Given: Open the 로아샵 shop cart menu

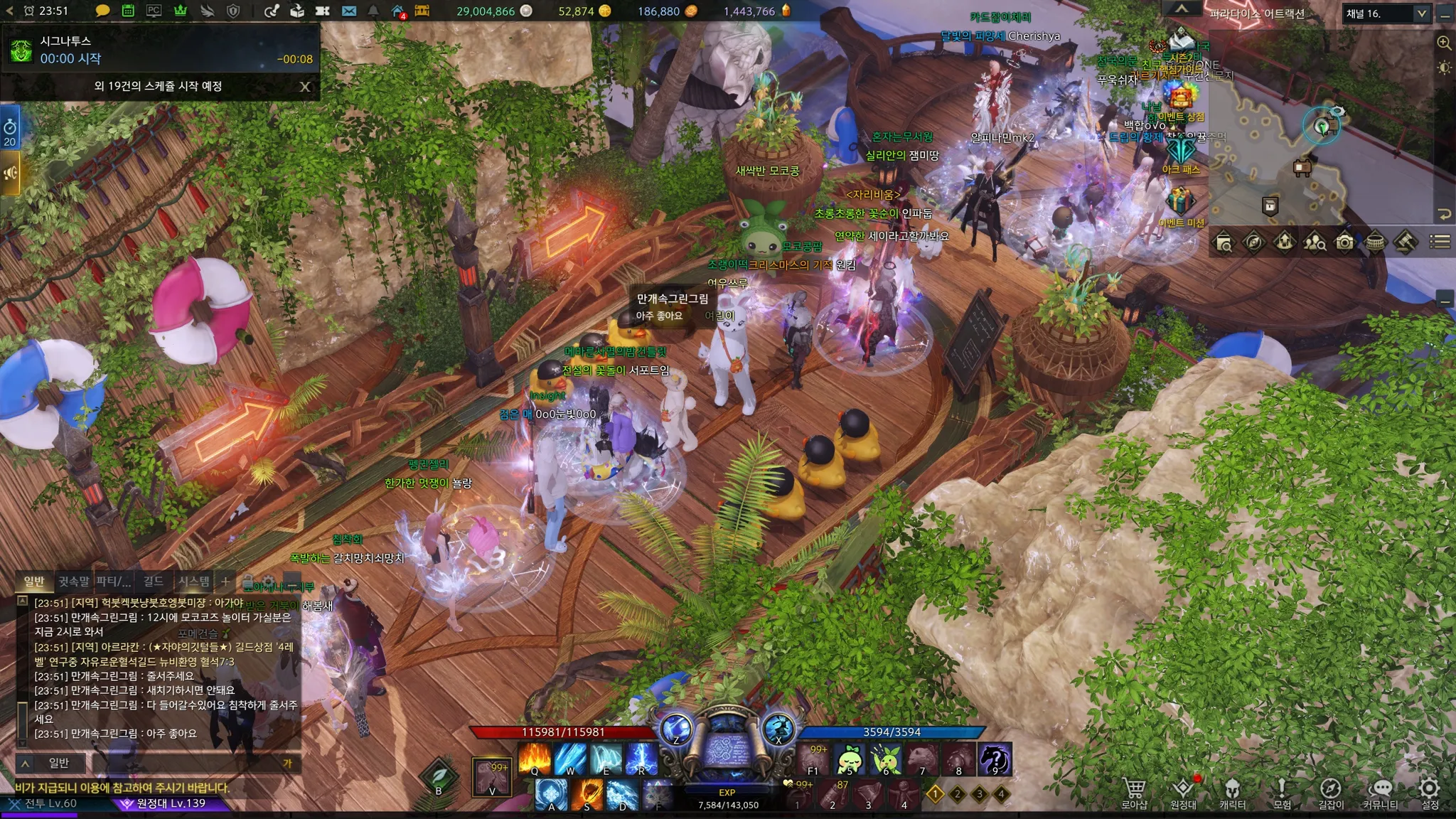Looking at the screenshot, I should click(x=1135, y=793).
